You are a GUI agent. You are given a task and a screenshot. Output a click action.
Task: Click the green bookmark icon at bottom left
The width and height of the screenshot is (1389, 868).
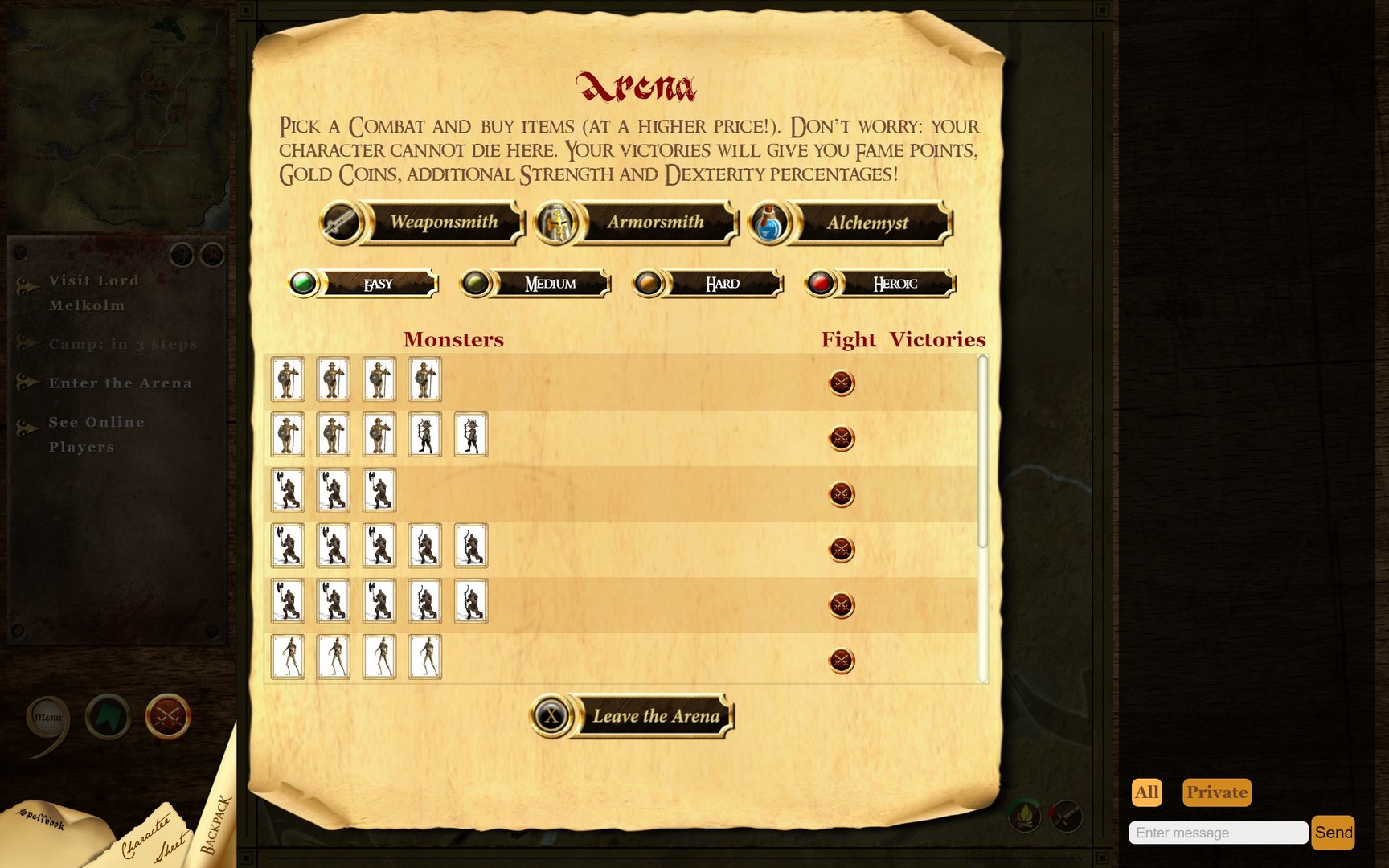(107, 719)
